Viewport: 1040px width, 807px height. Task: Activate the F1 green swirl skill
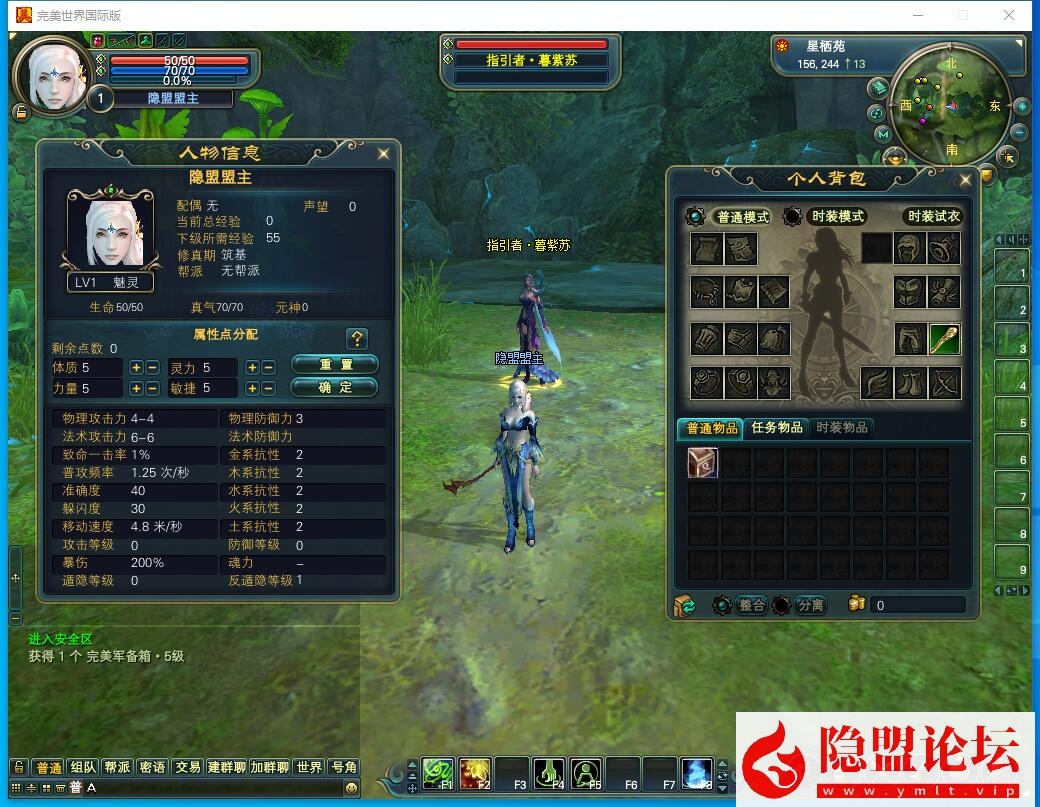[437, 772]
